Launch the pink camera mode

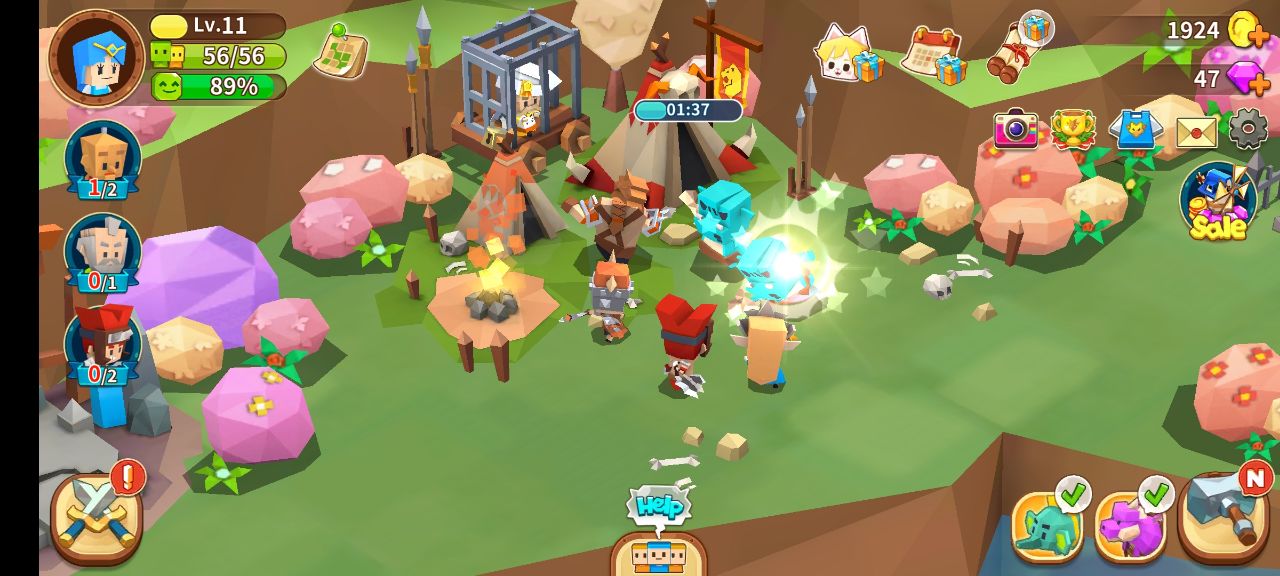tap(1015, 130)
